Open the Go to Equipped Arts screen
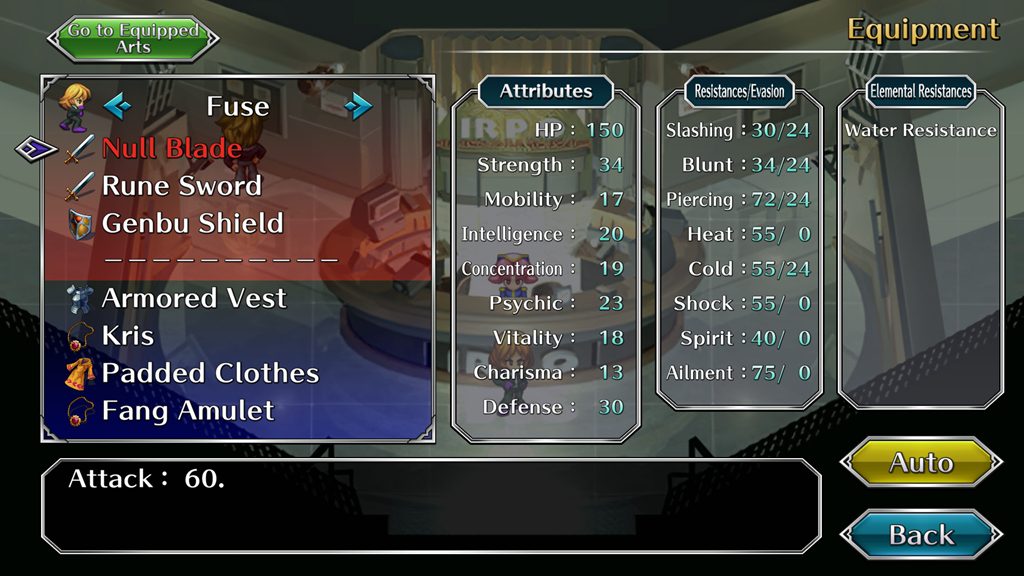 tap(133, 38)
